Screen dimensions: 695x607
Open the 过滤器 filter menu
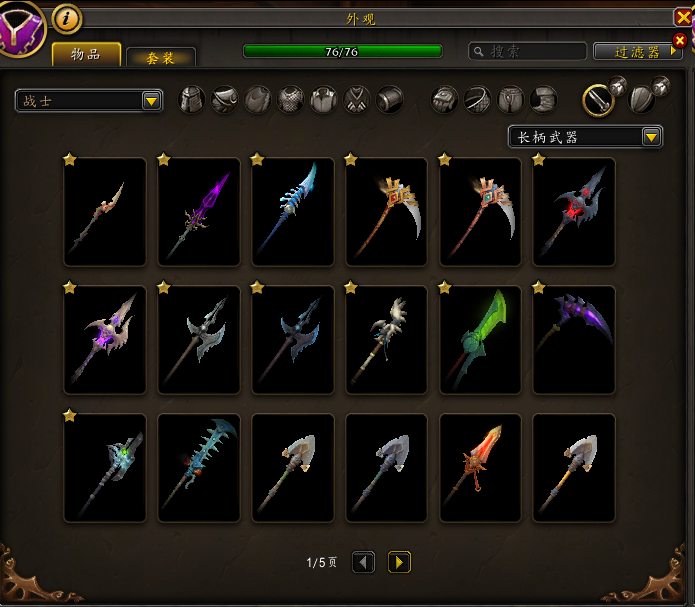pyautogui.click(x=636, y=52)
